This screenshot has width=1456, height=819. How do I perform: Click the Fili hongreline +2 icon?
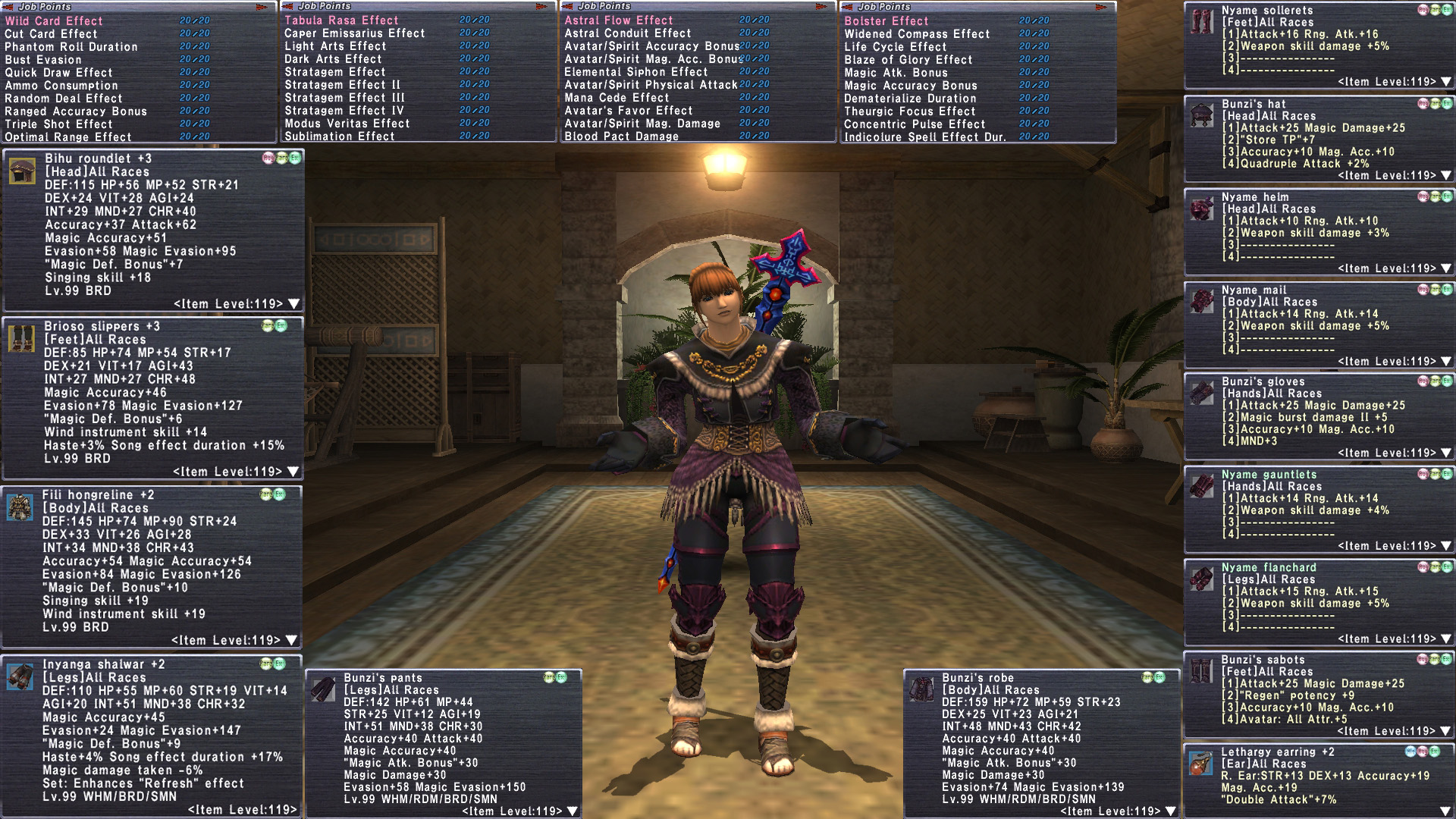pos(20,507)
